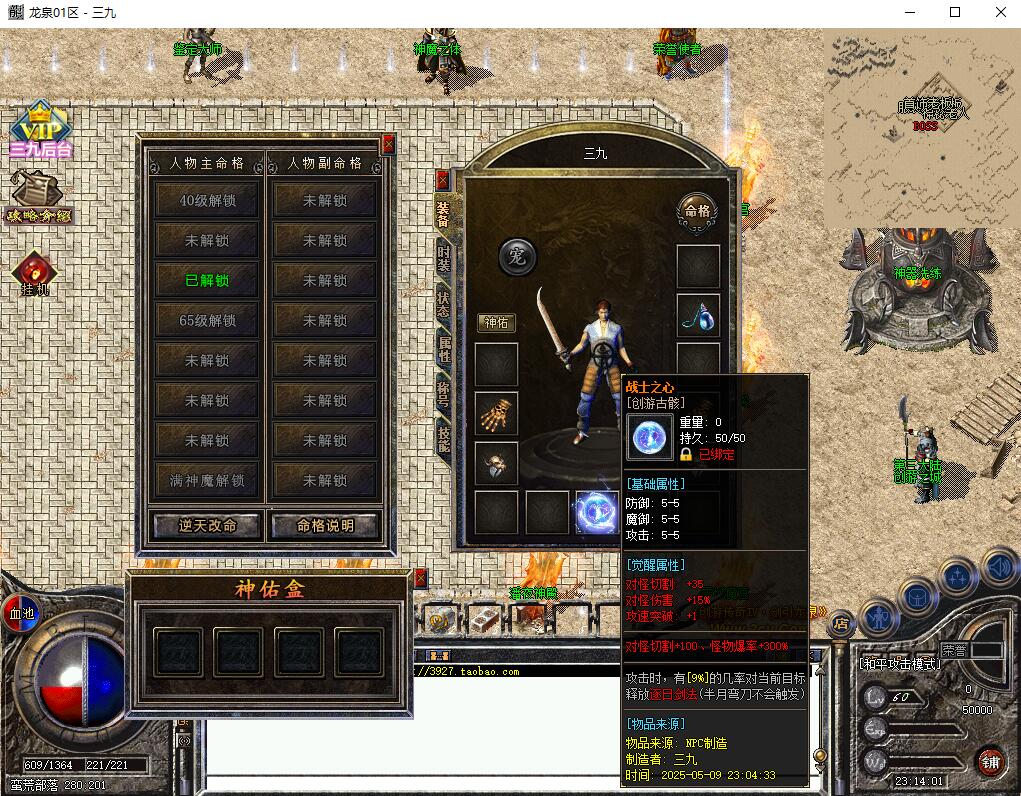
Task: Click the 逆天改命 button
Action: pos(207,525)
